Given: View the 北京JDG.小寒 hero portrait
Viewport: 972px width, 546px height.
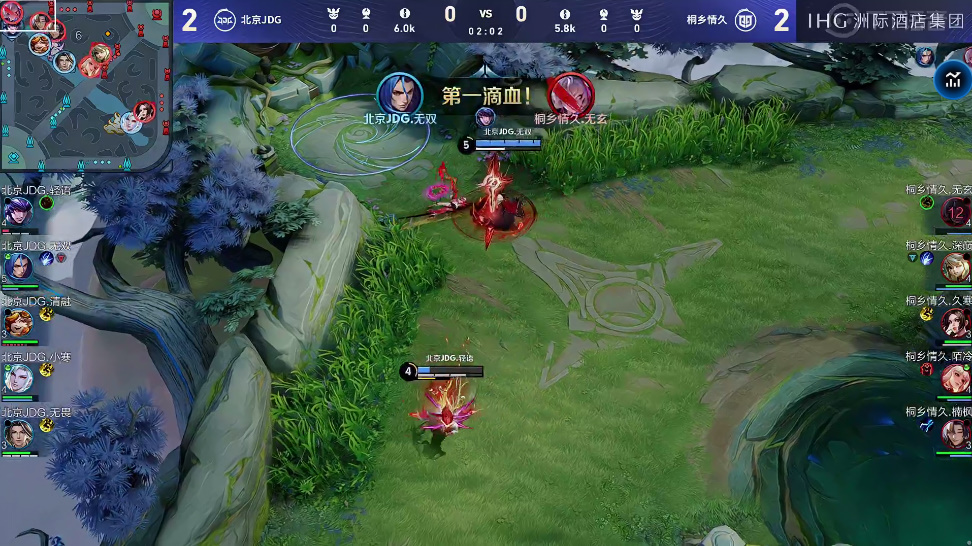Looking at the screenshot, I should tap(17, 378).
